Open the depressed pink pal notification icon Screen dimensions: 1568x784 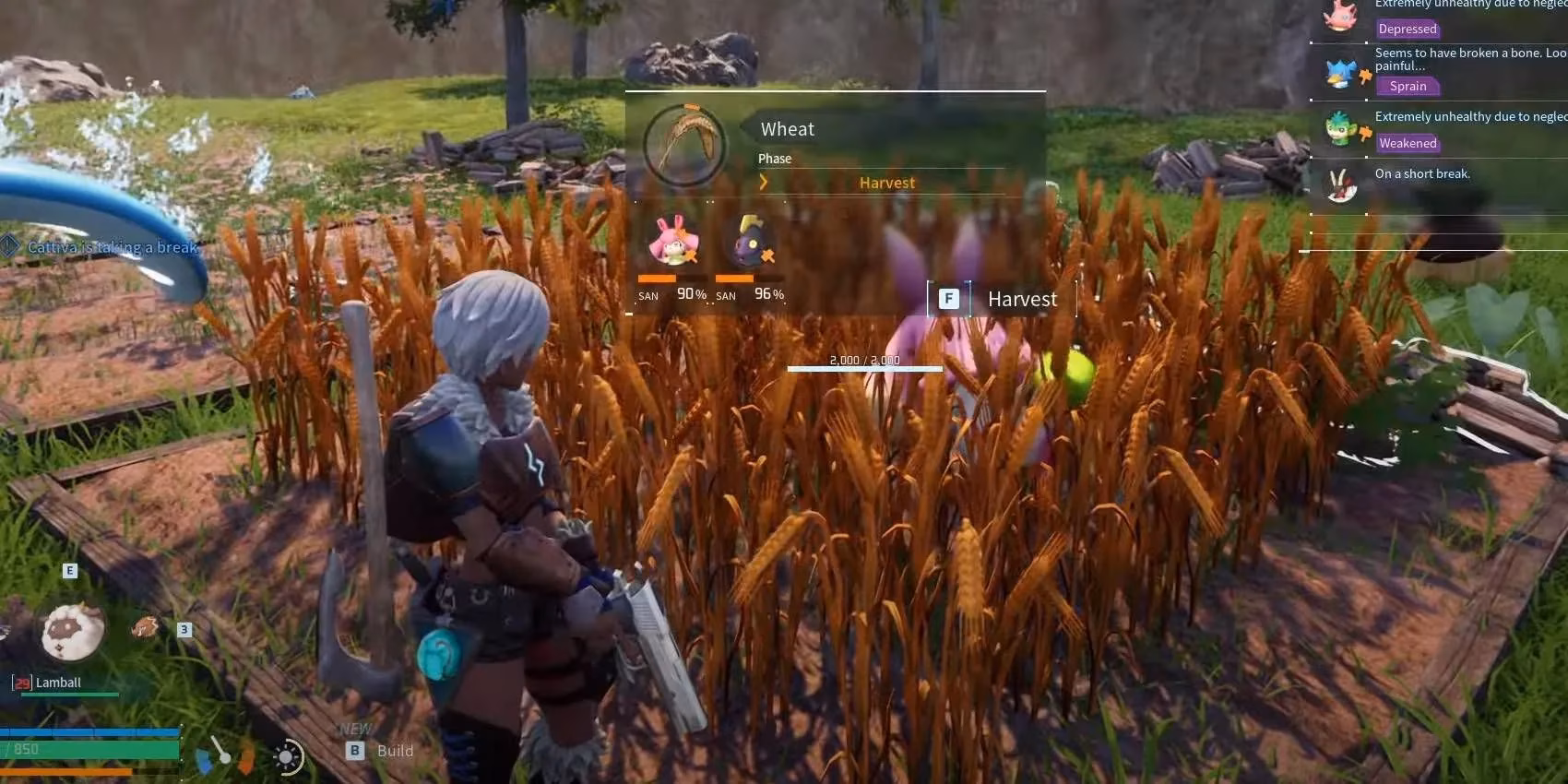[1339, 17]
